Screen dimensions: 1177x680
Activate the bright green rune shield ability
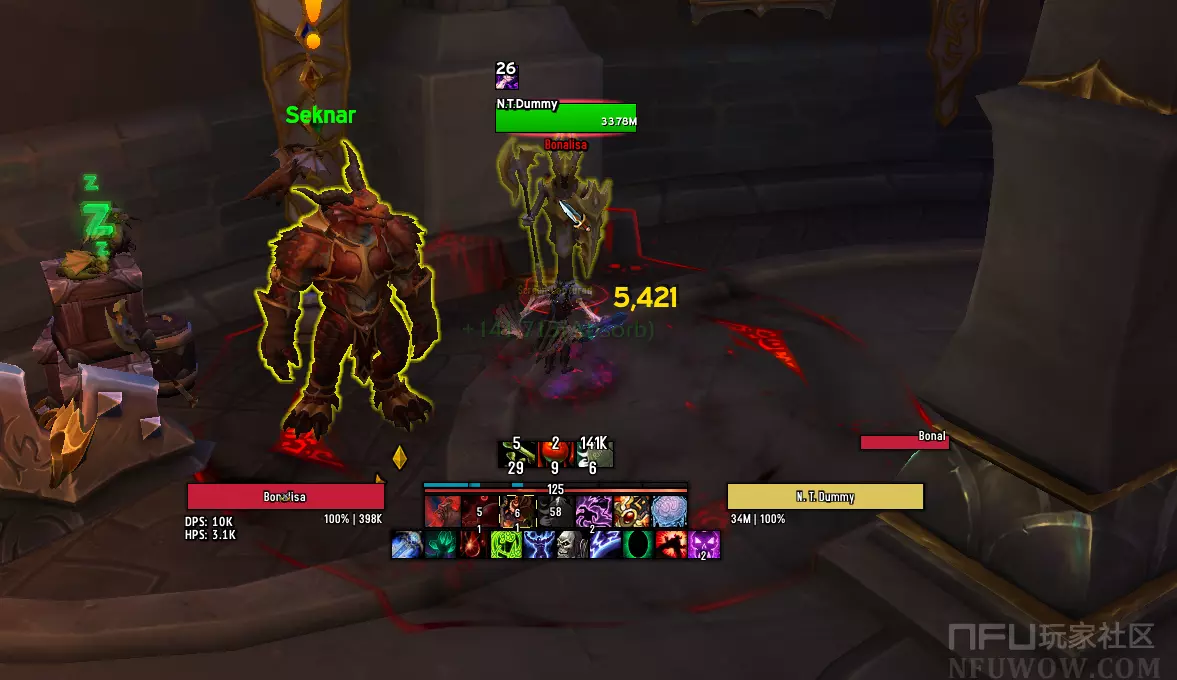pos(505,545)
